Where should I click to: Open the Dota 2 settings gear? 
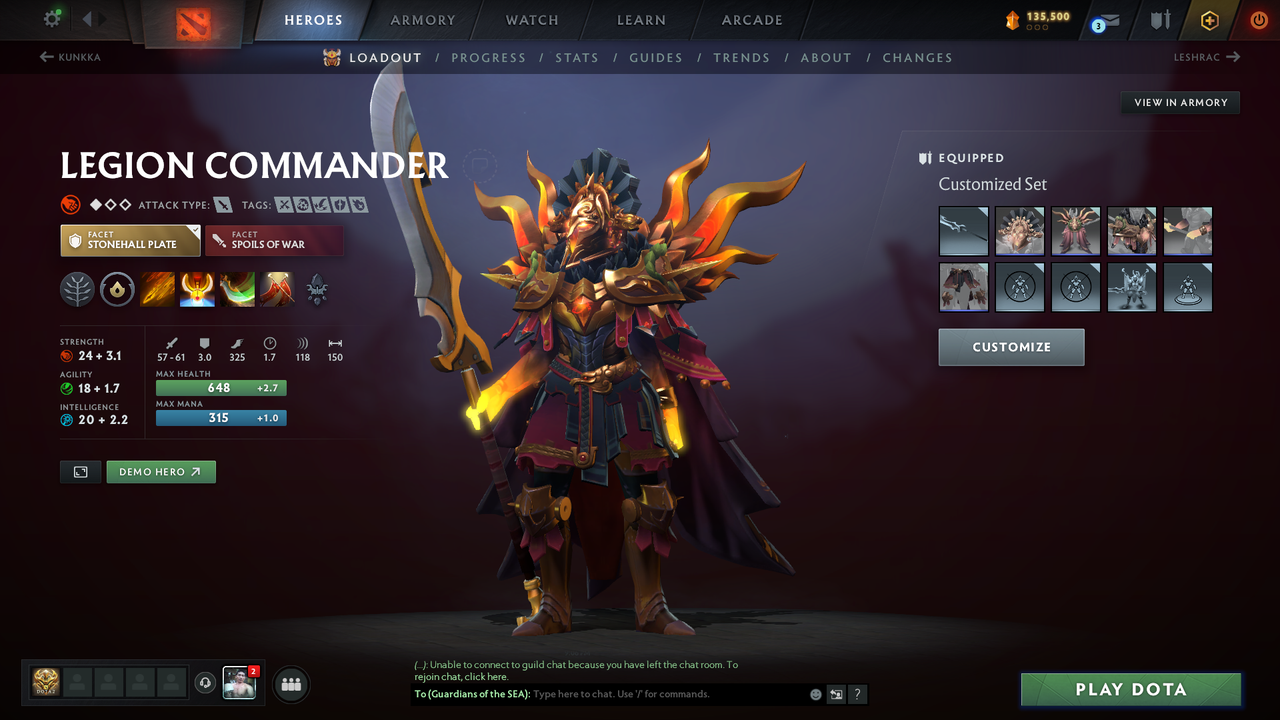click(54, 18)
